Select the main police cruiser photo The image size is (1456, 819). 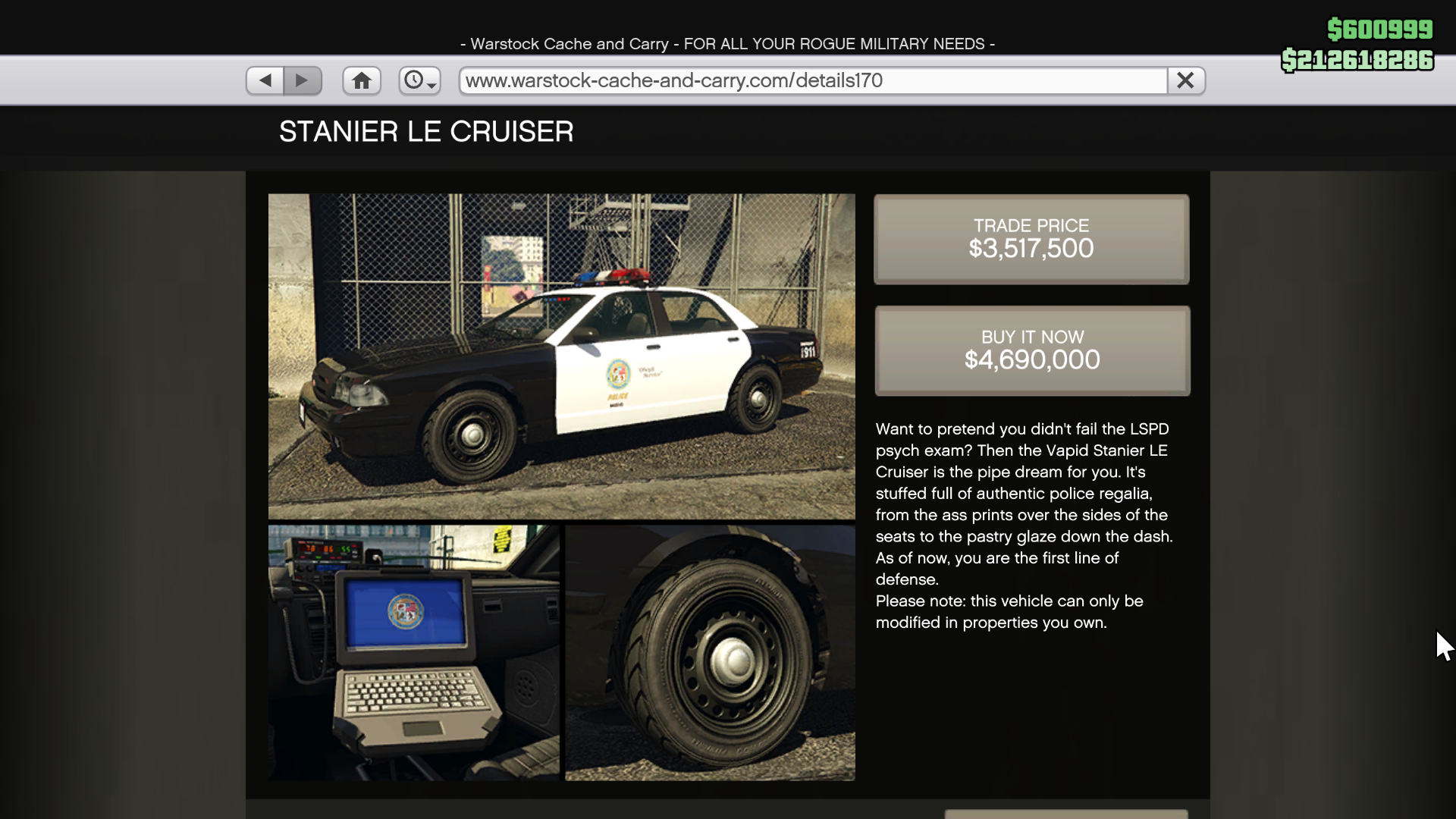561,355
